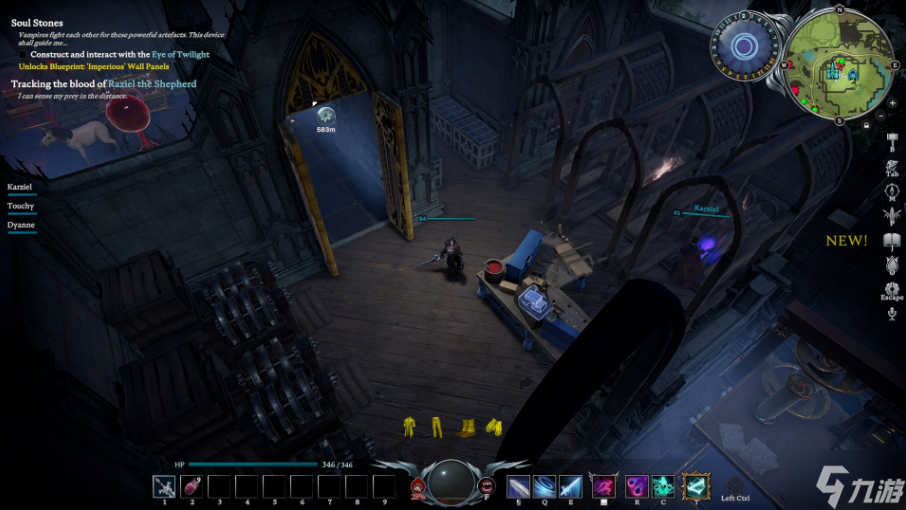Zoom out the minimap with minus button

(x=880, y=116)
